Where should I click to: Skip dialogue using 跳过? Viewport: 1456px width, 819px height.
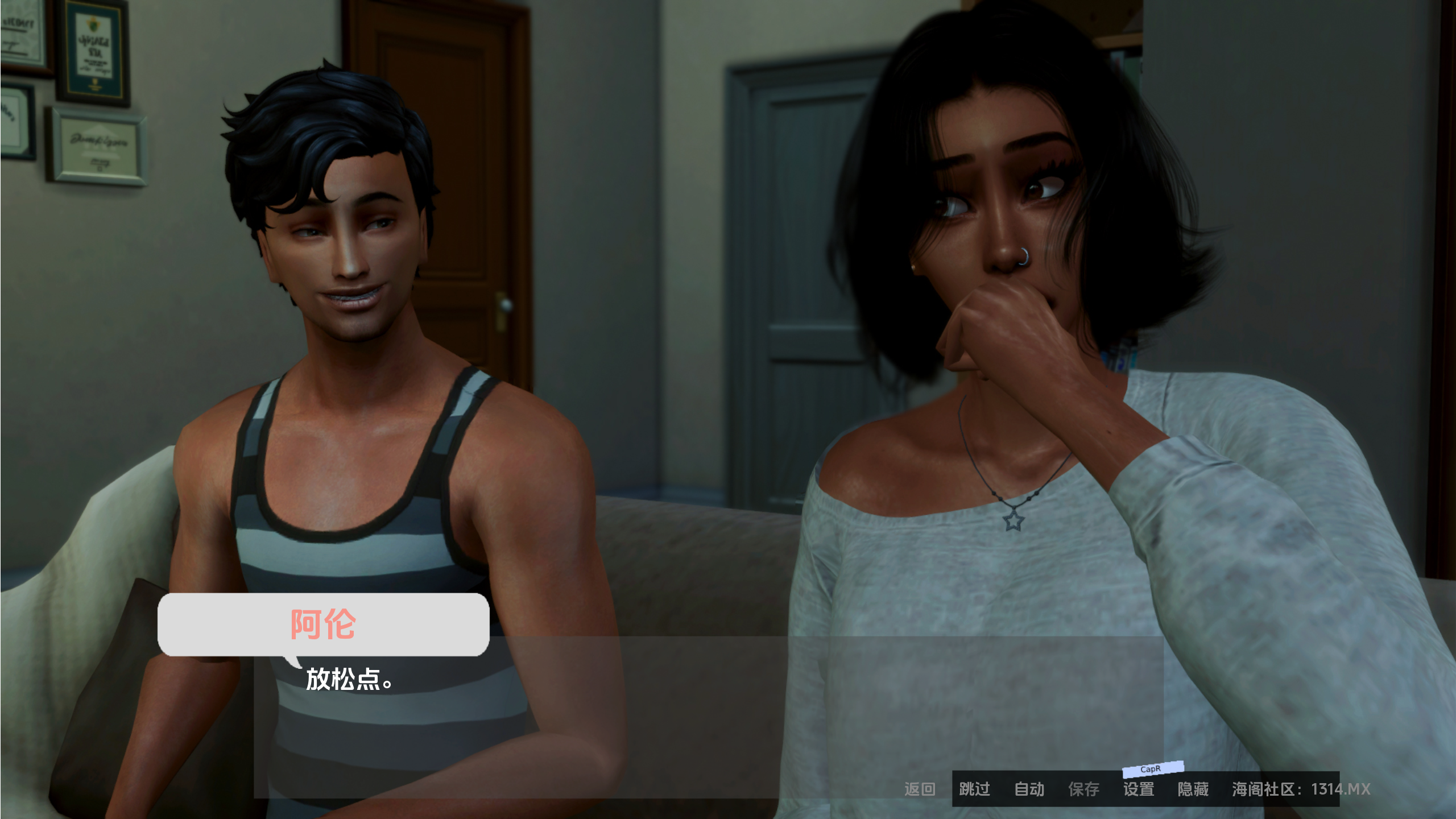[974, 789]
